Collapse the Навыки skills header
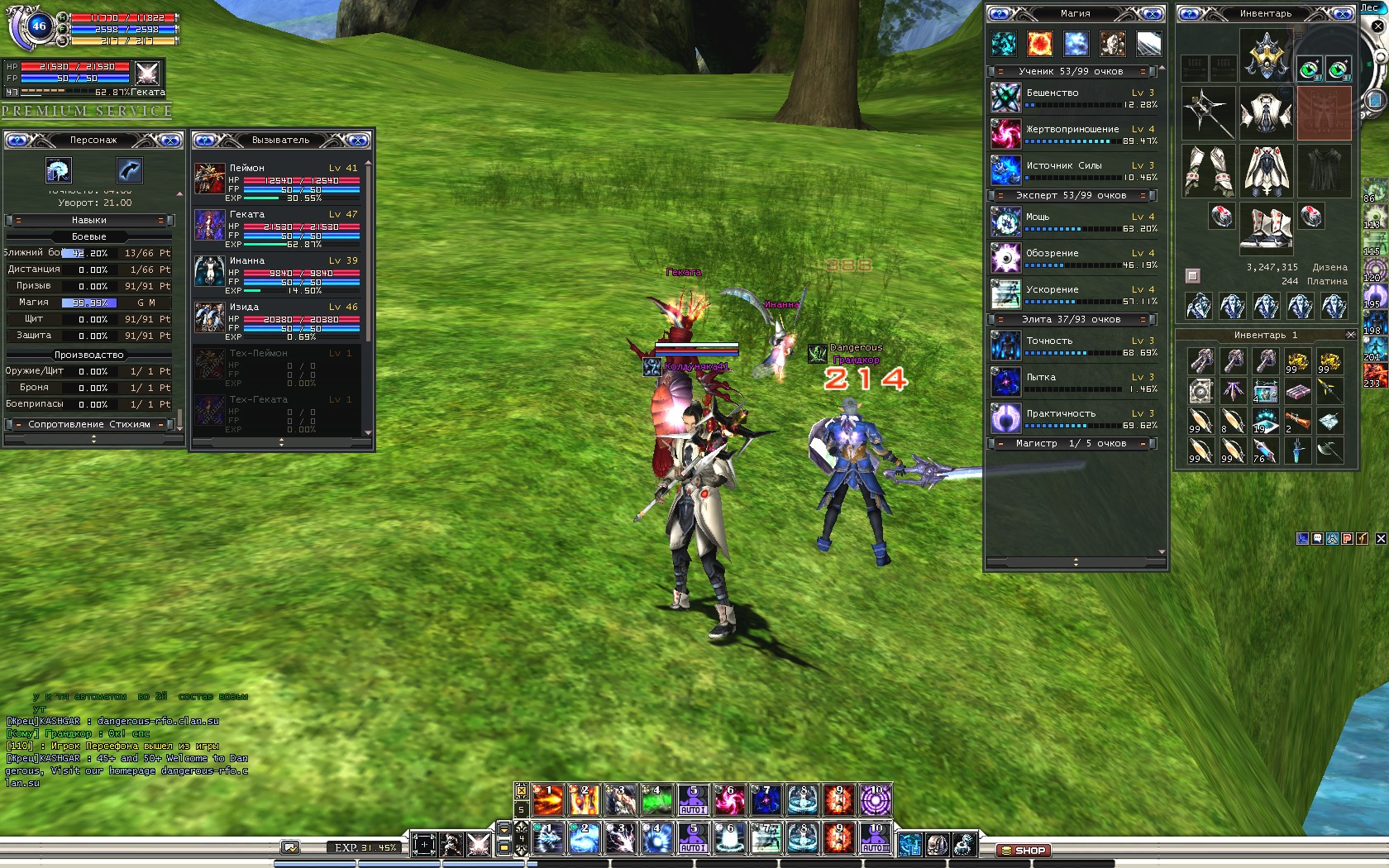Viewport: 1389px width, 868px height. coord(88,221)
